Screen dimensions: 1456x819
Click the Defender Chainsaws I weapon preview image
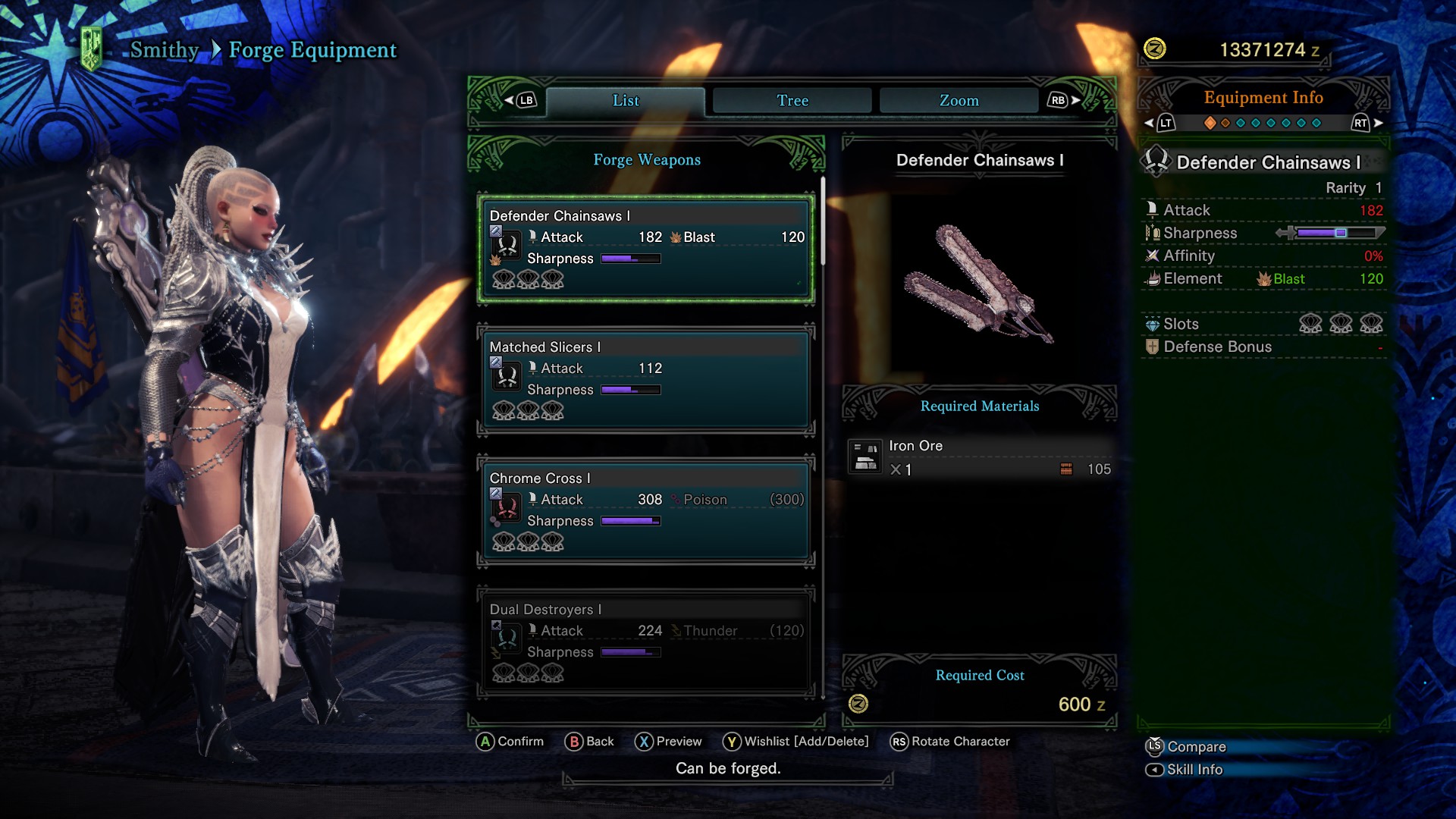(x=979, y=284)
